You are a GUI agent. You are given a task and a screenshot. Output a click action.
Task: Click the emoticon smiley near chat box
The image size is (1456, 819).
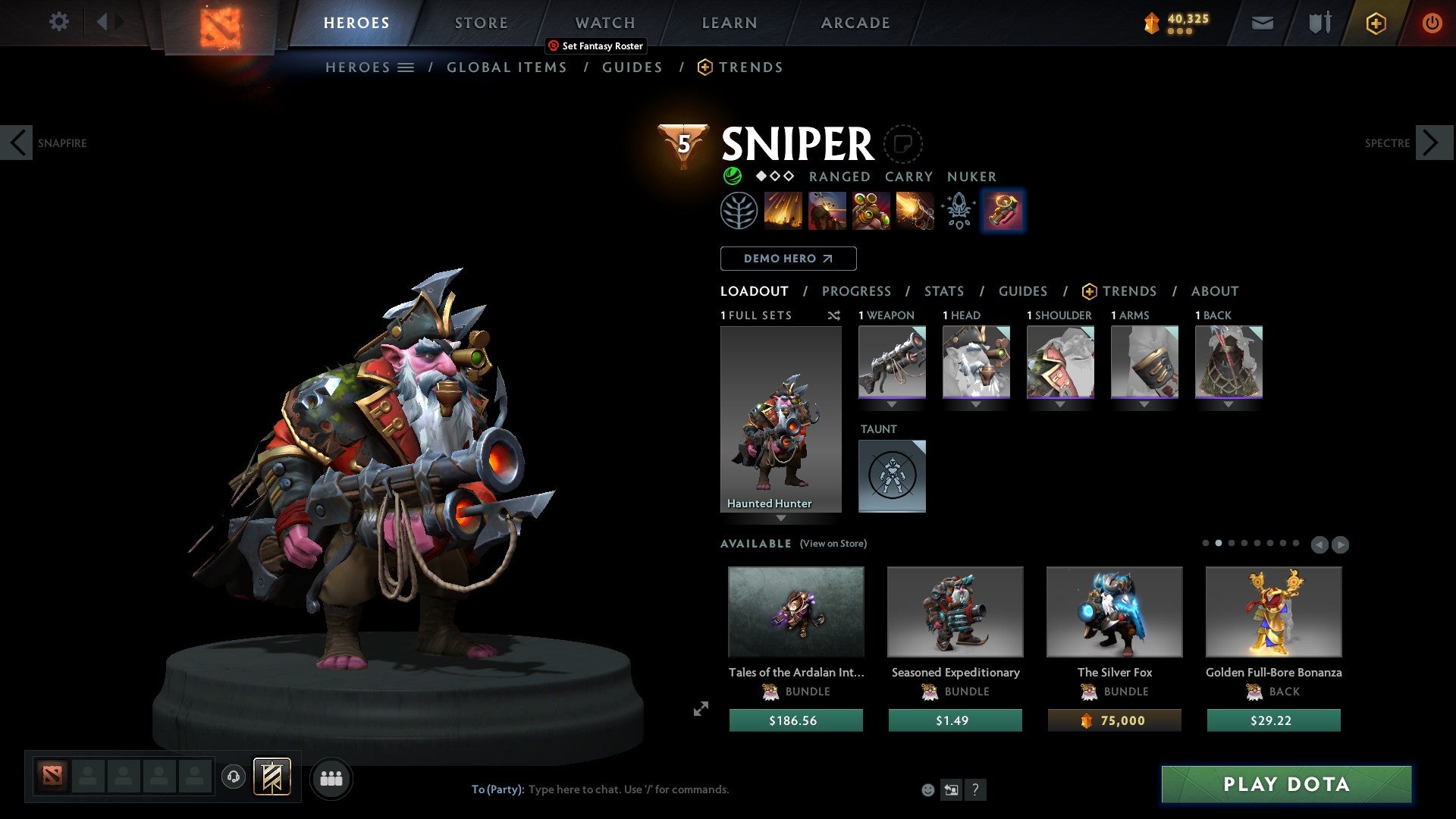[927, 789]
